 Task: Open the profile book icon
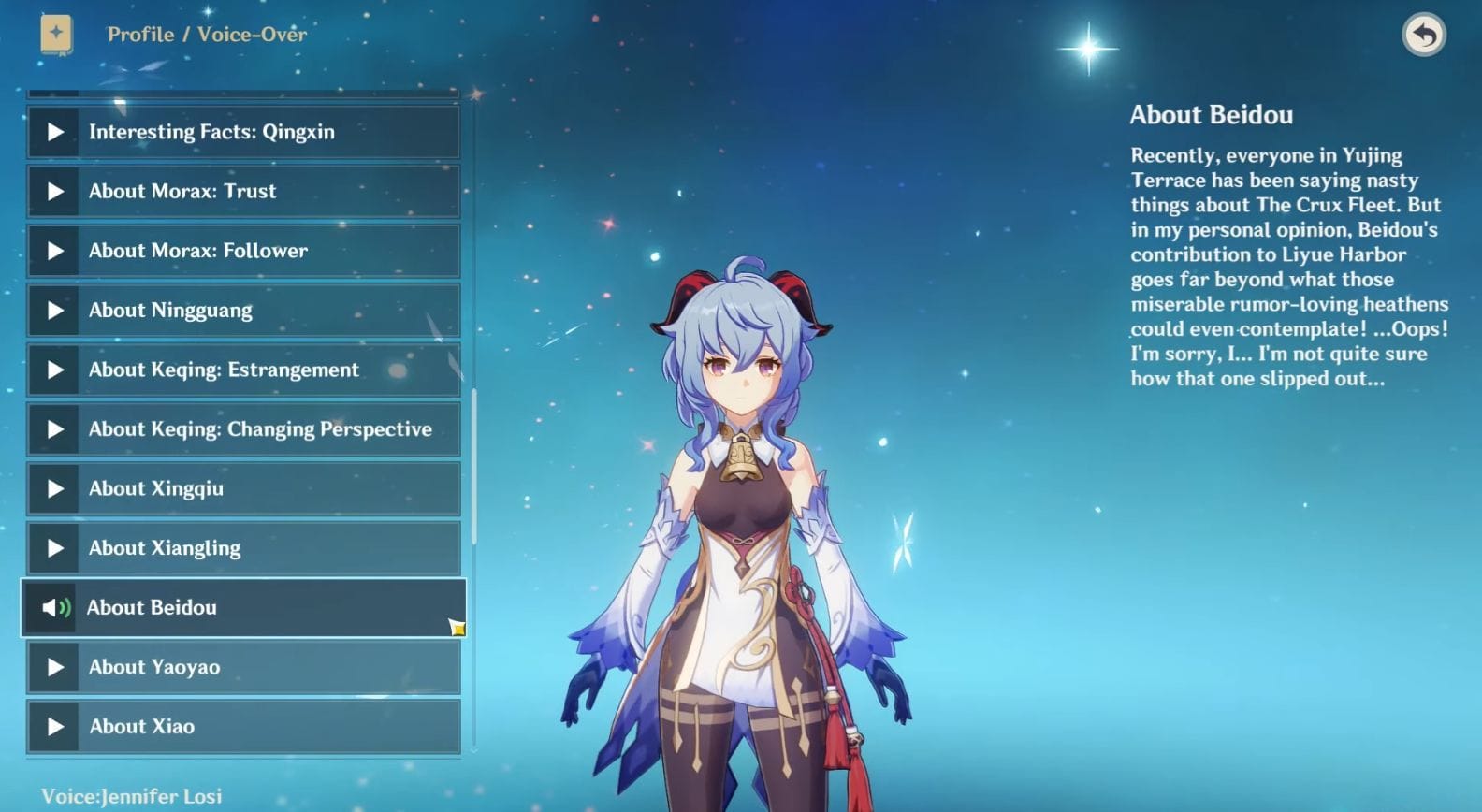(56, 35)
